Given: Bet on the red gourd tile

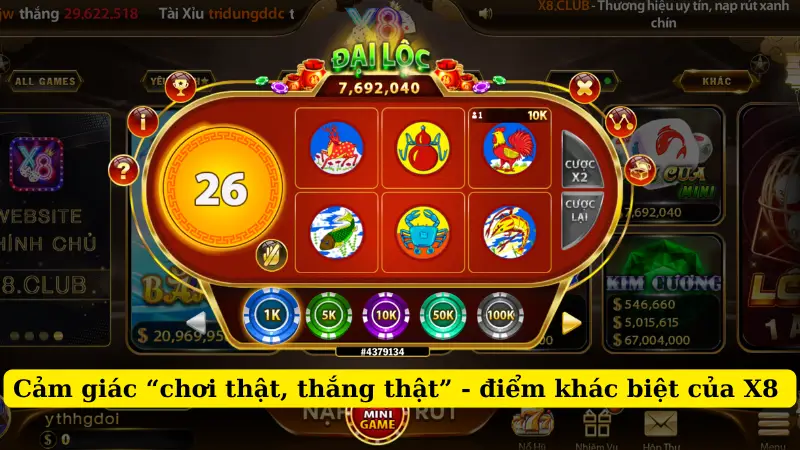Looking at the screenshot, I should pyautogui.click(x=423, y=147).
